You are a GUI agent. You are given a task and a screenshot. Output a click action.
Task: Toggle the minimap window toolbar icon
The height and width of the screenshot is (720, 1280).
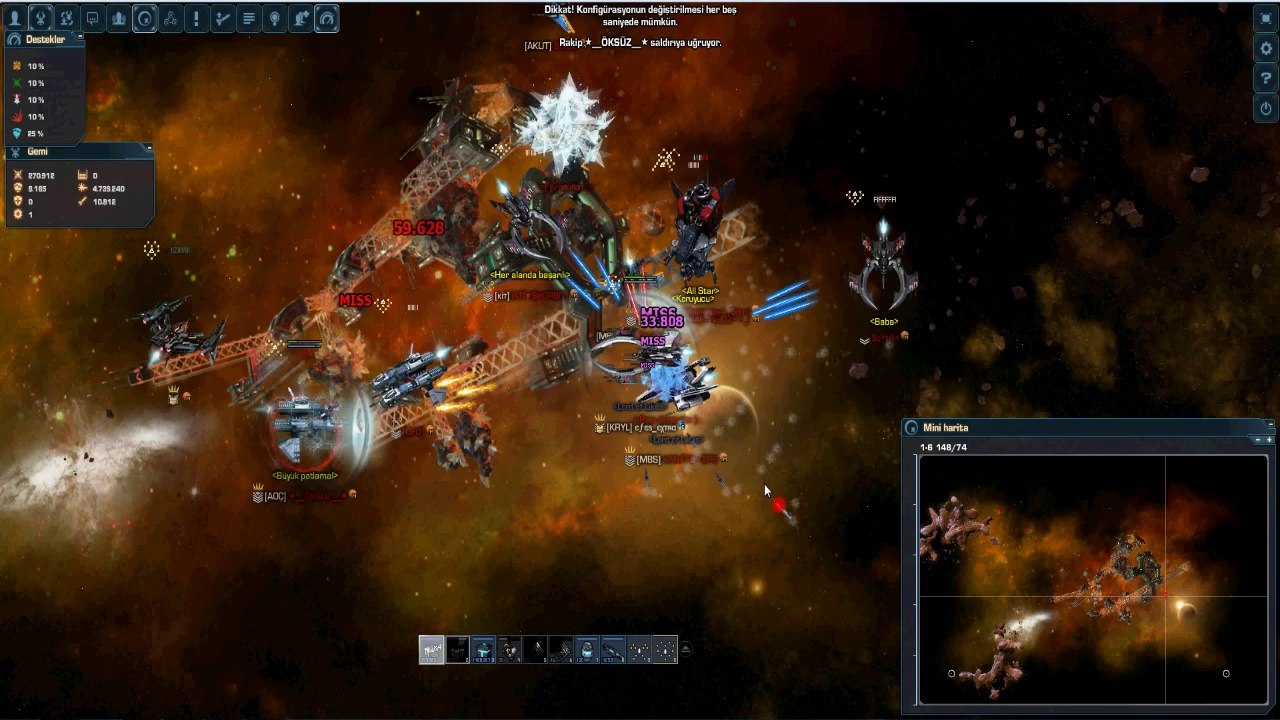point(145,18)
